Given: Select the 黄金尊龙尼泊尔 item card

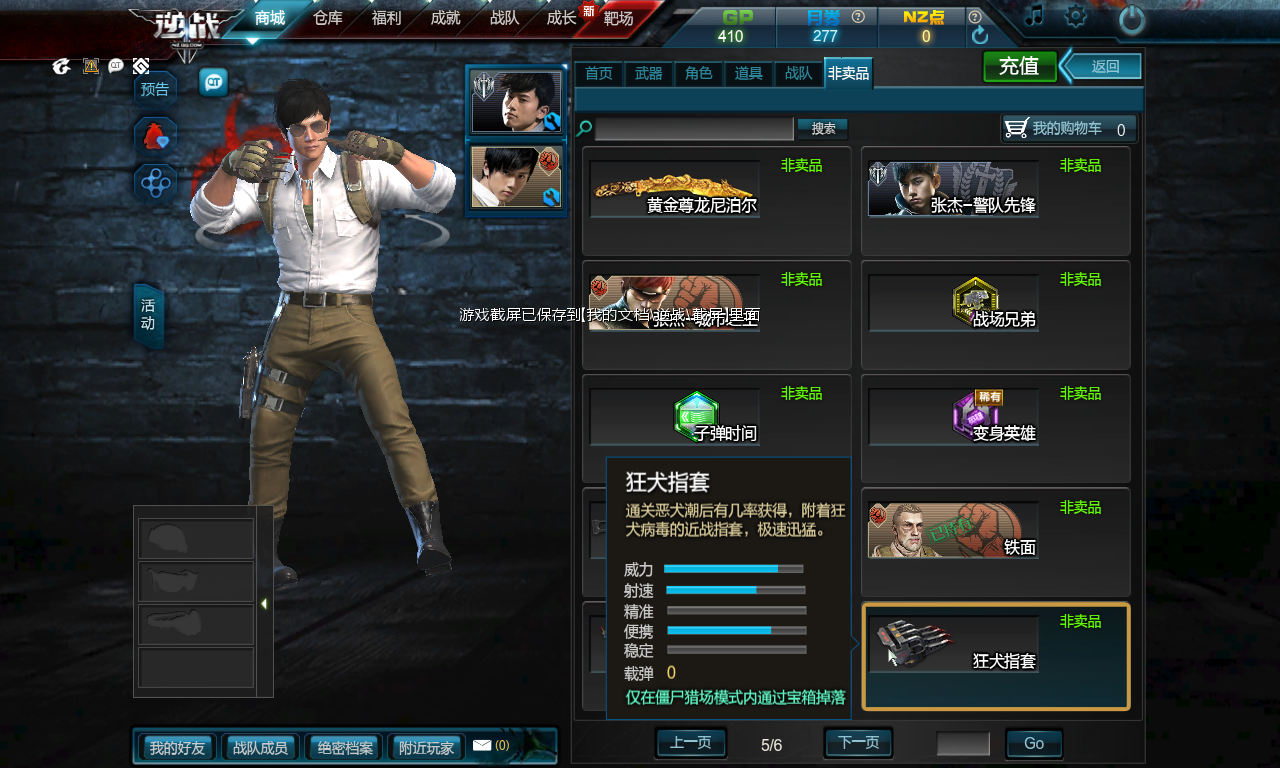Looking at the screenshot, I should pos(716,200).
